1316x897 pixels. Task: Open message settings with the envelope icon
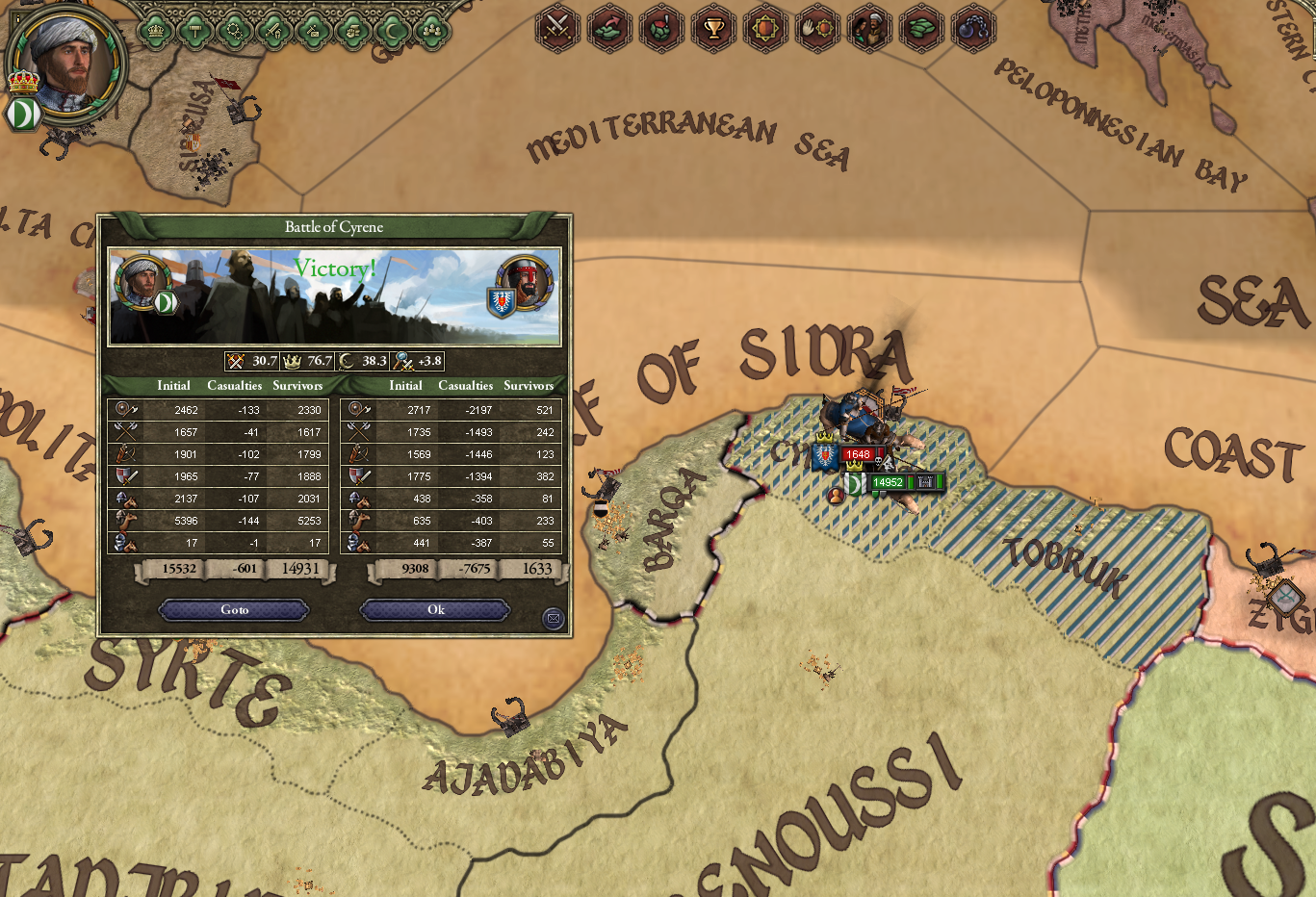click(x=554, y=618)
